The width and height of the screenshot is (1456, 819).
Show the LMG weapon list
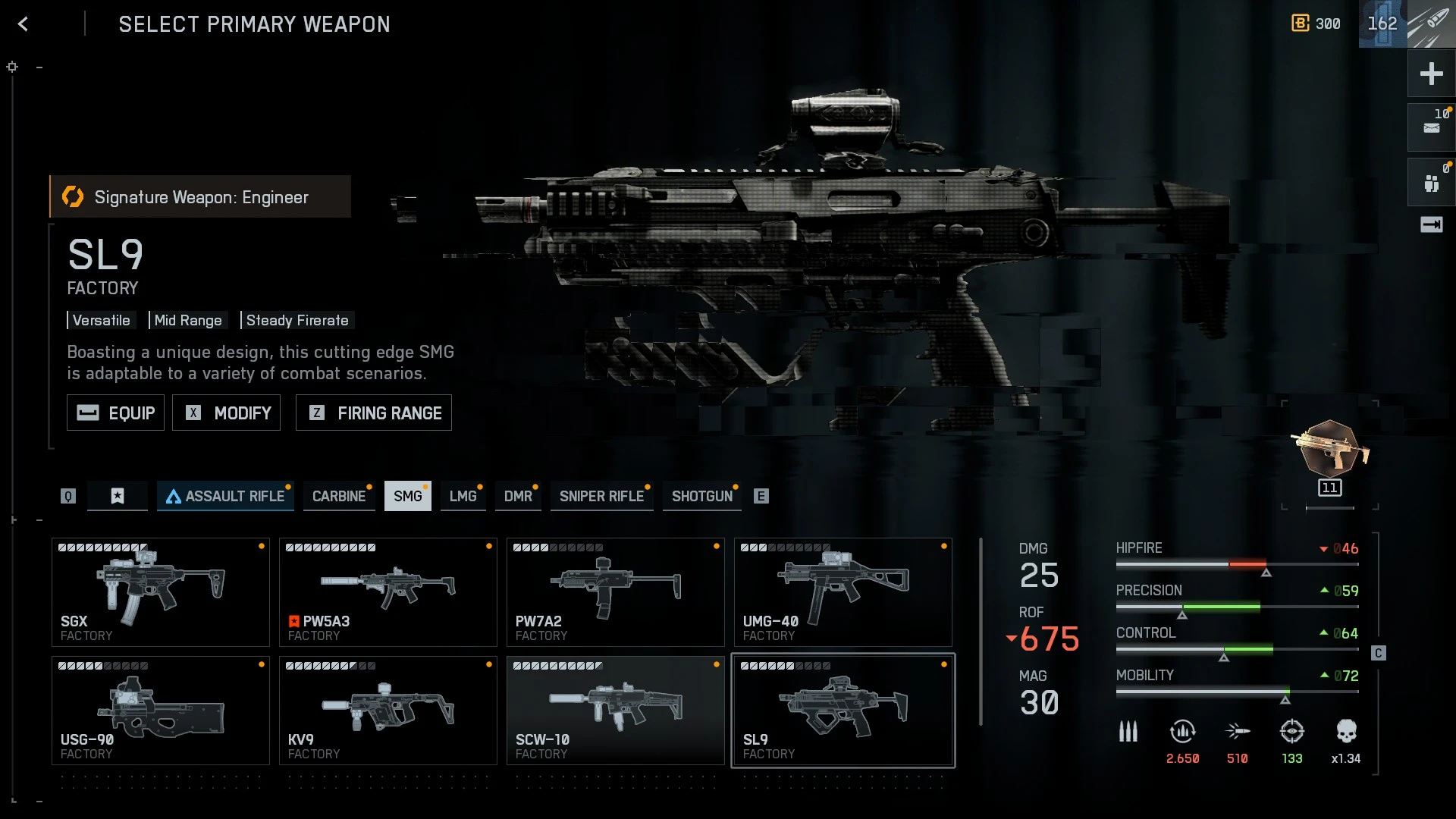coord(463,496)
